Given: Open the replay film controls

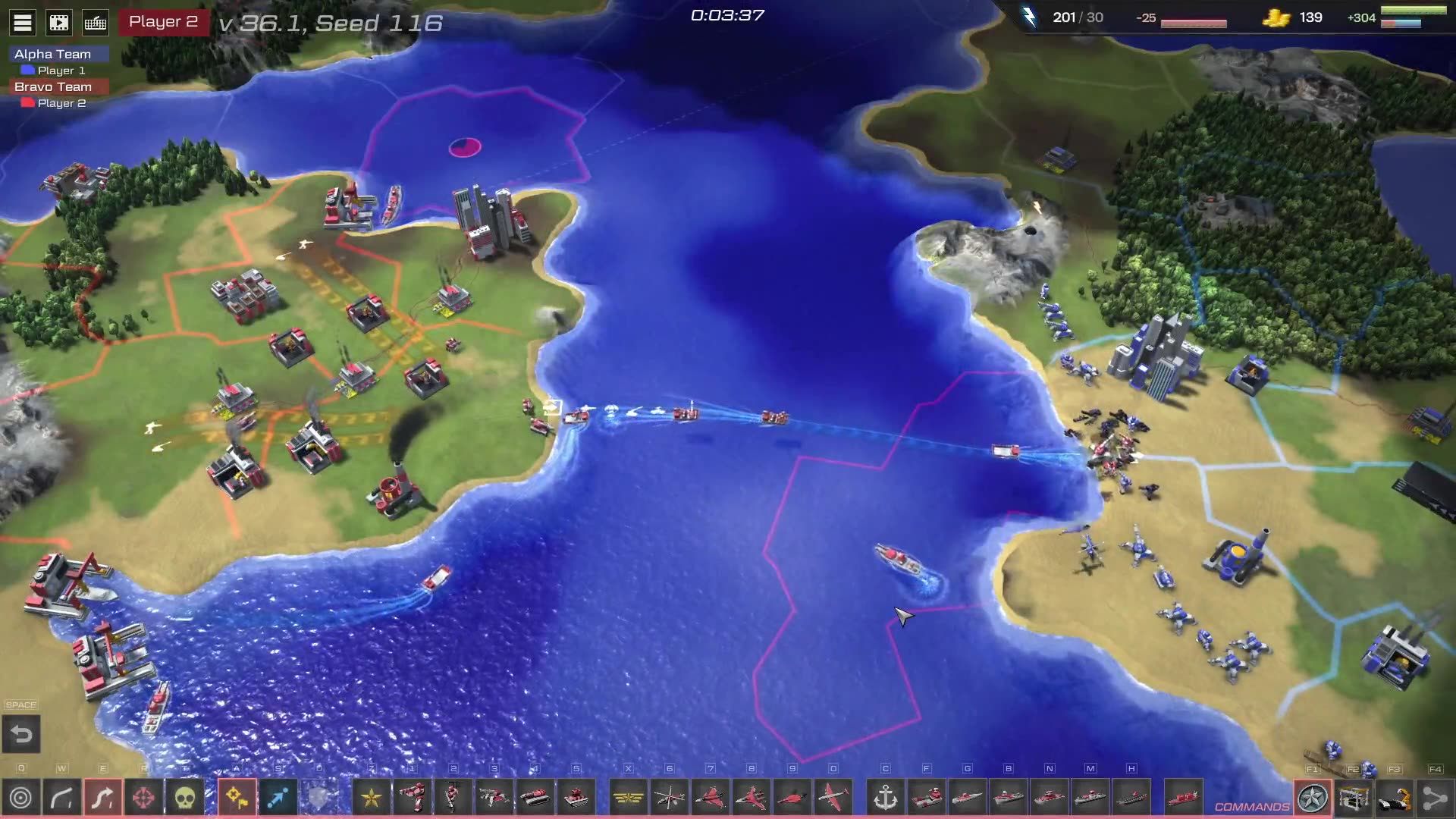Looking at the screenshot, I should click(x=59, y=23).
